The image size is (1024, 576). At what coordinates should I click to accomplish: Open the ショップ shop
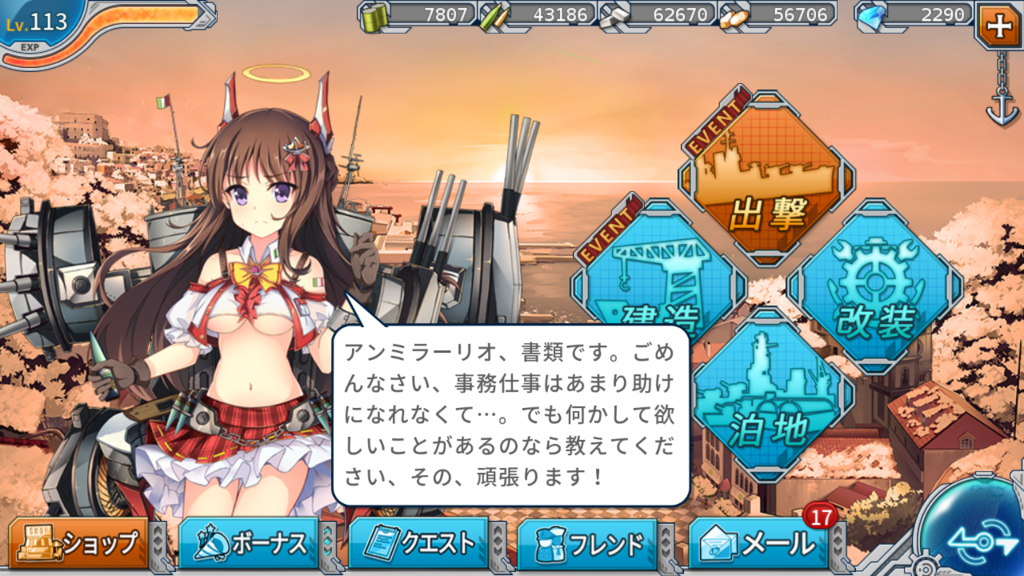[78, 544]
